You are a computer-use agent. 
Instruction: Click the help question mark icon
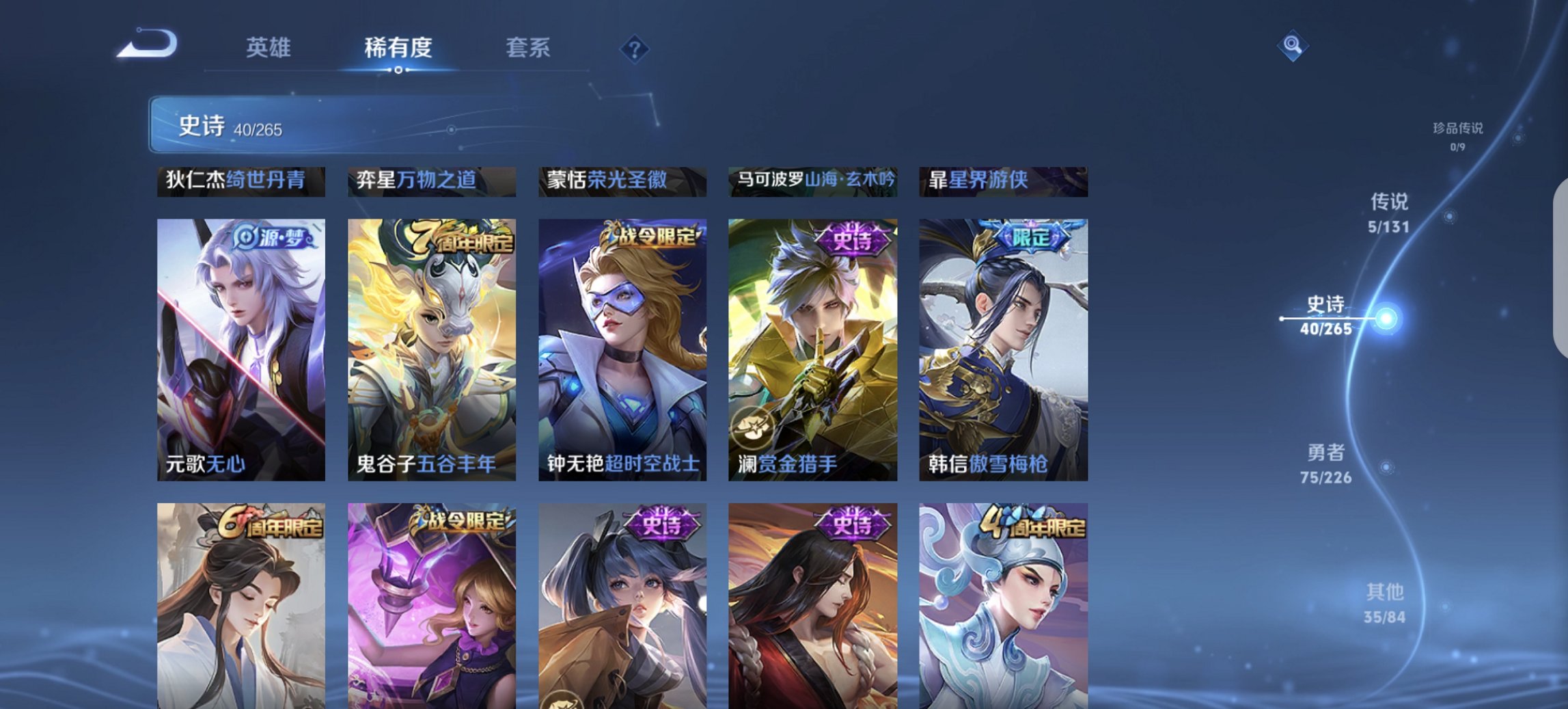635,48
